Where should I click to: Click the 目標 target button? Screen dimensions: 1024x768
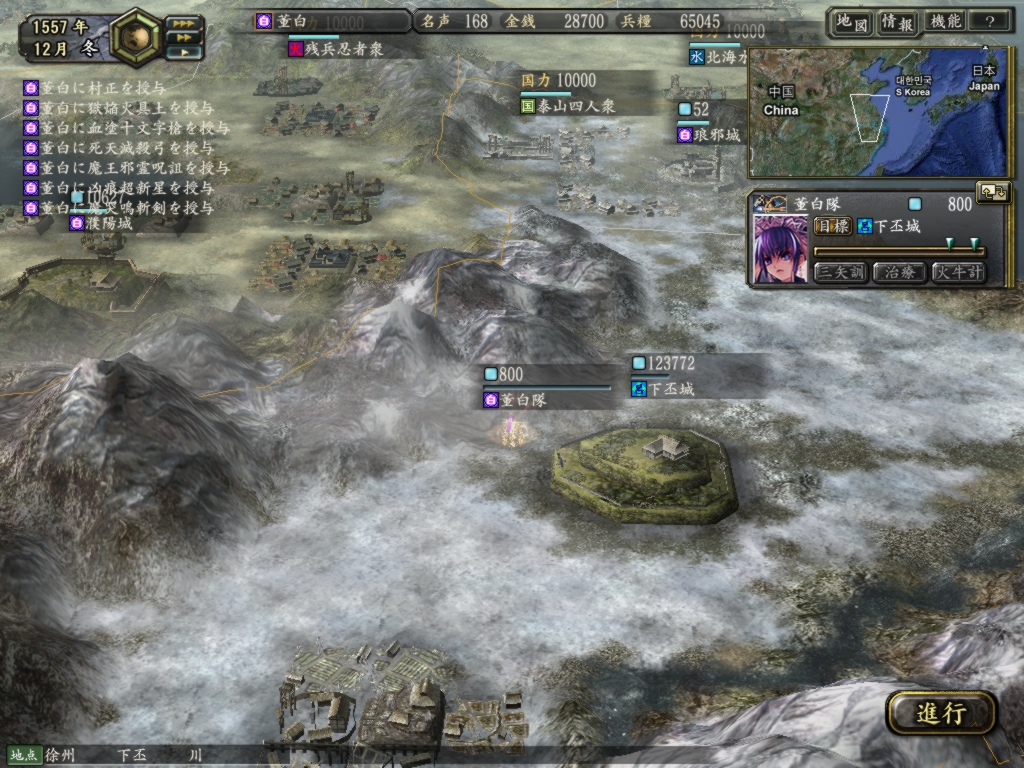click(832, 226)
